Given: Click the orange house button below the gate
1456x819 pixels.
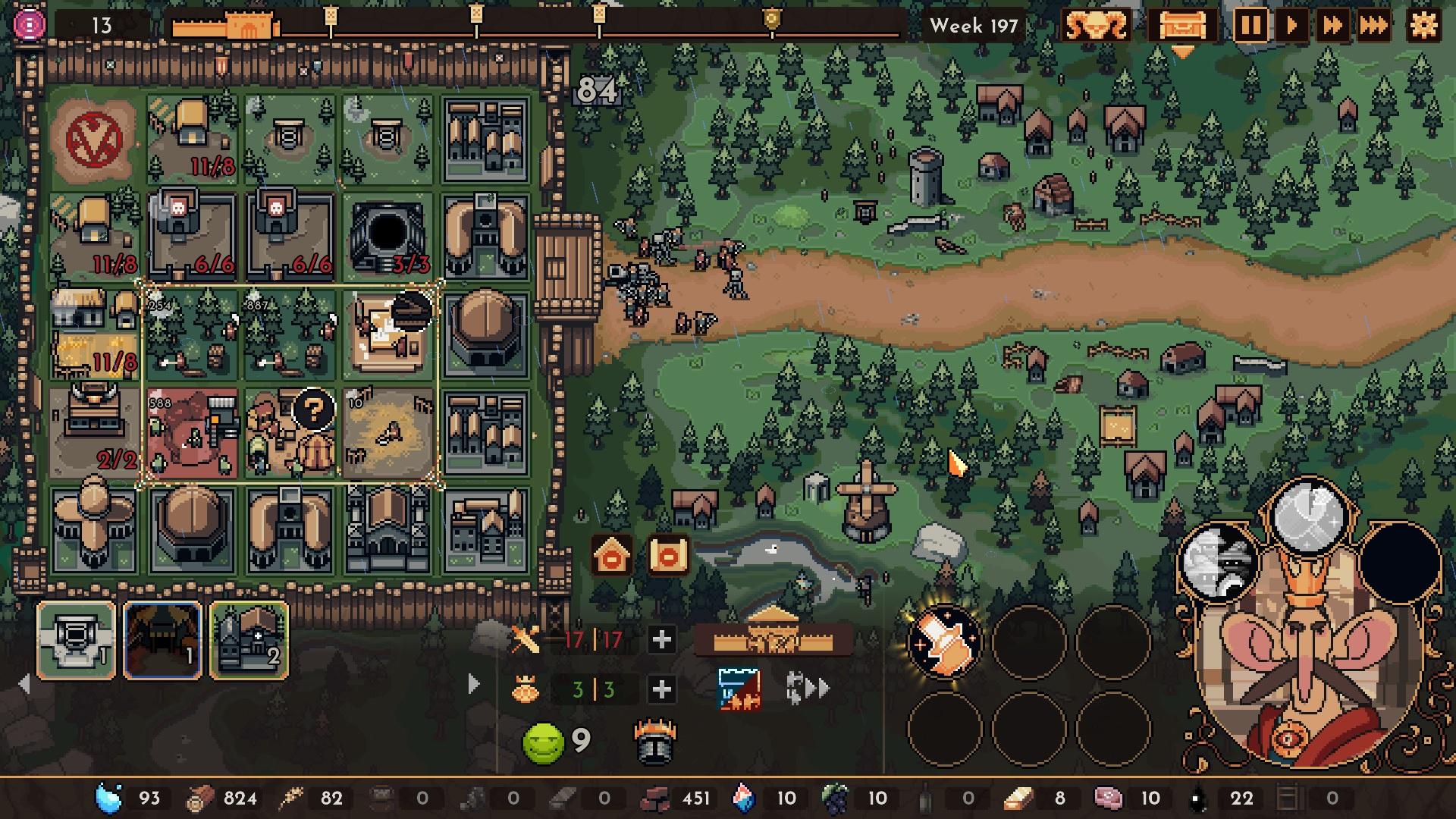Looking at the screenshot, I should pyautogui.click(x=612, y=557).
